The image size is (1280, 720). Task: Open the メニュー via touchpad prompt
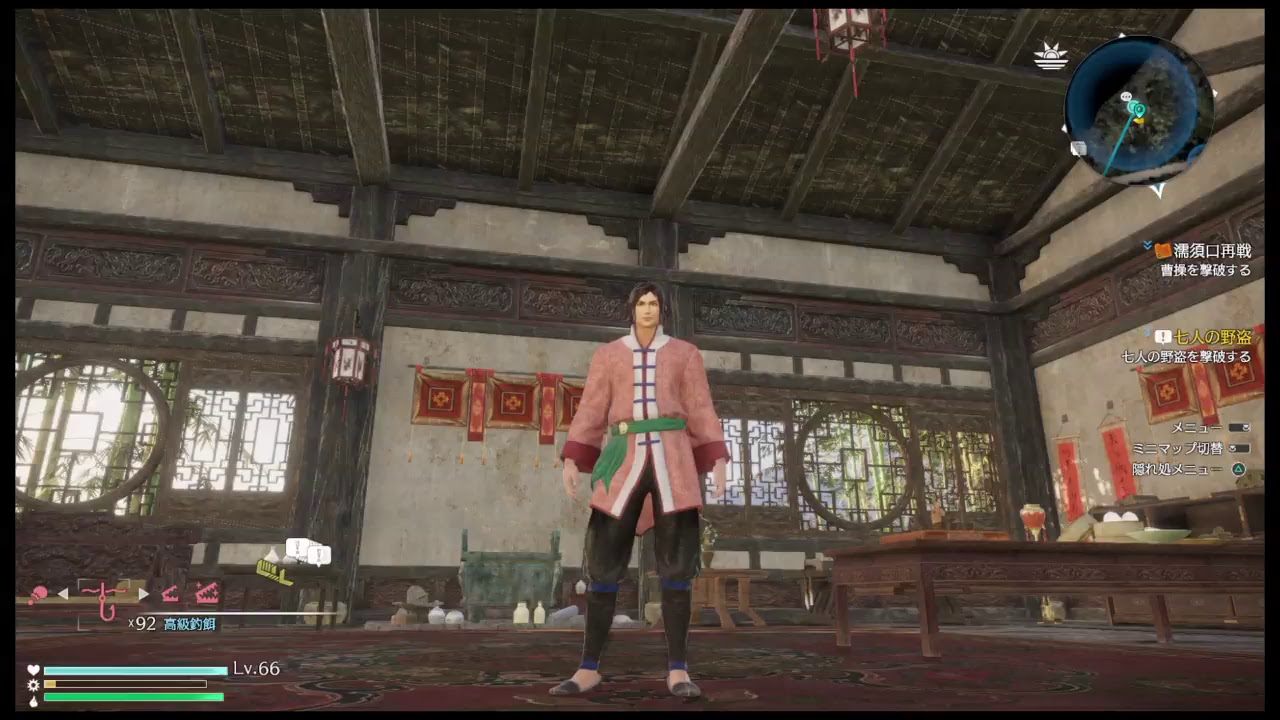click(1238, 427)
